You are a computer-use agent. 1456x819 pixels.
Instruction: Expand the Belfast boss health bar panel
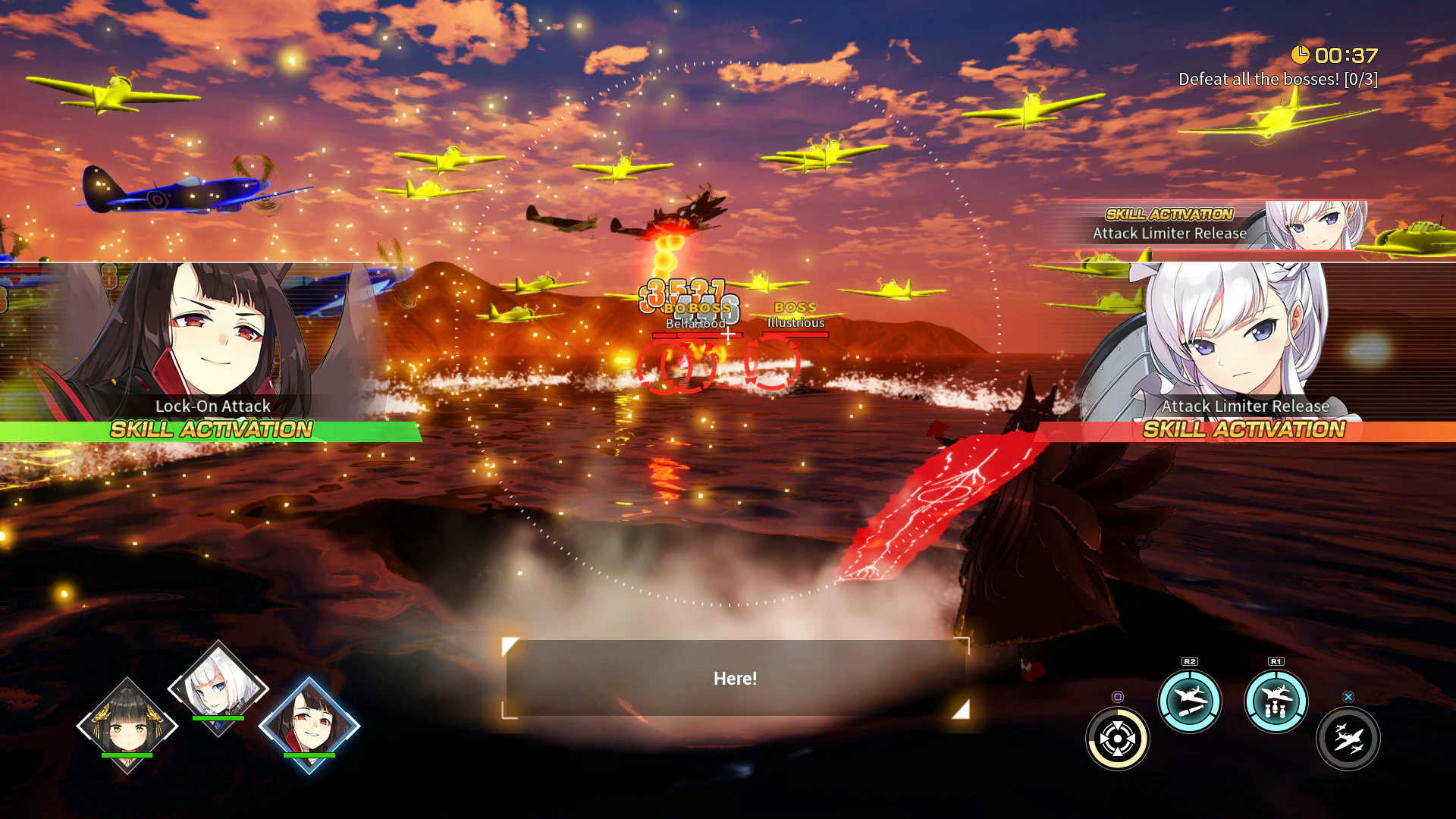[x=696, y=335]
